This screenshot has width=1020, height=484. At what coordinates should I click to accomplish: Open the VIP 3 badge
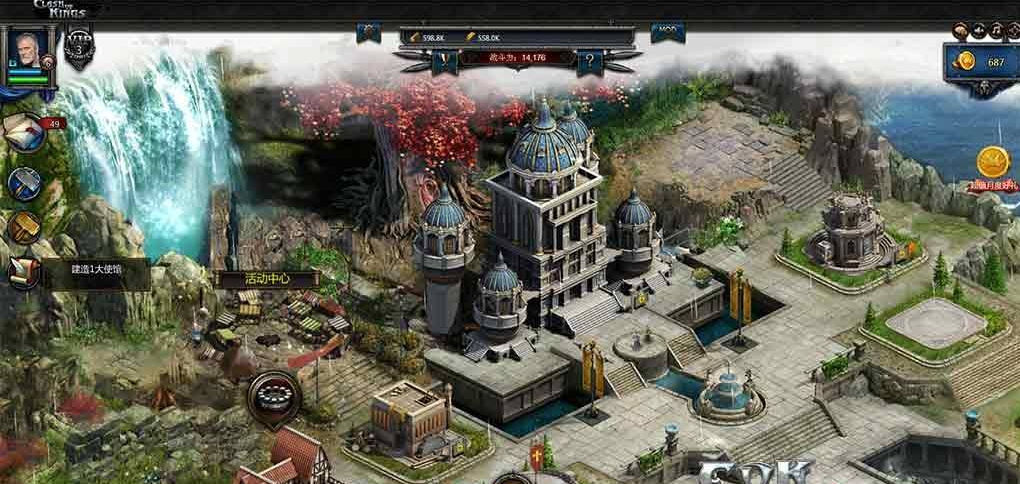[79, 48]
